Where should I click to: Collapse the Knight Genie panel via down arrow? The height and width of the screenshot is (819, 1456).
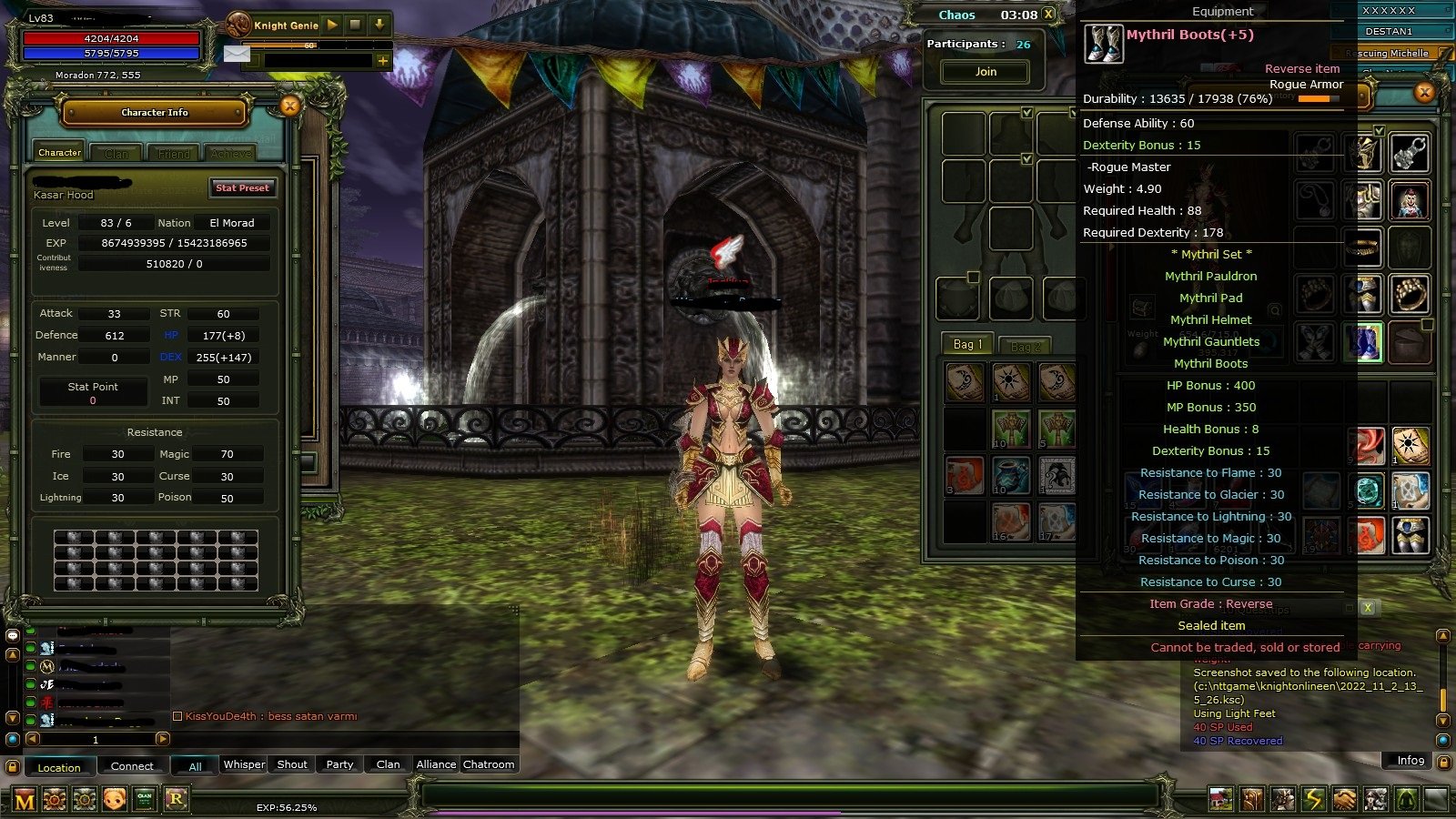point(379,25)
